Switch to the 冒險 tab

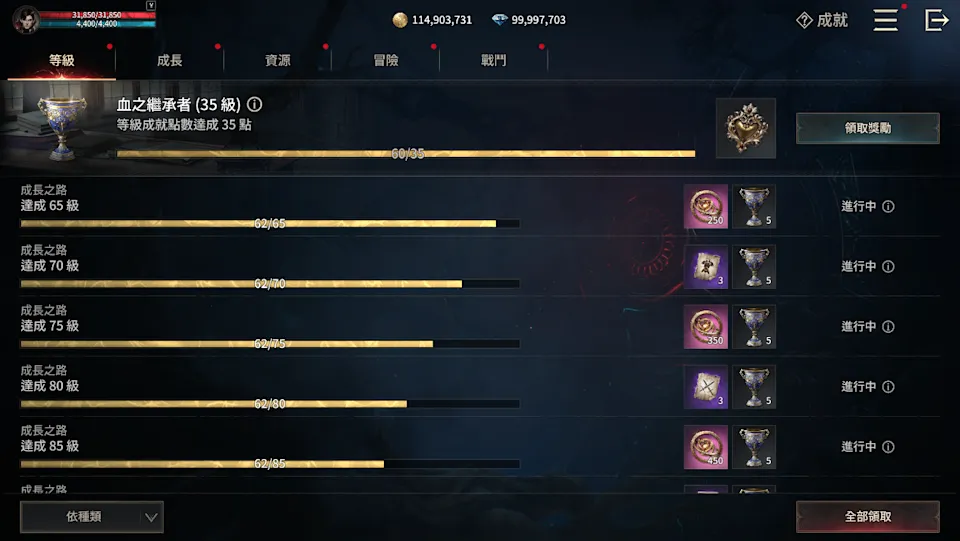[386, 60]
